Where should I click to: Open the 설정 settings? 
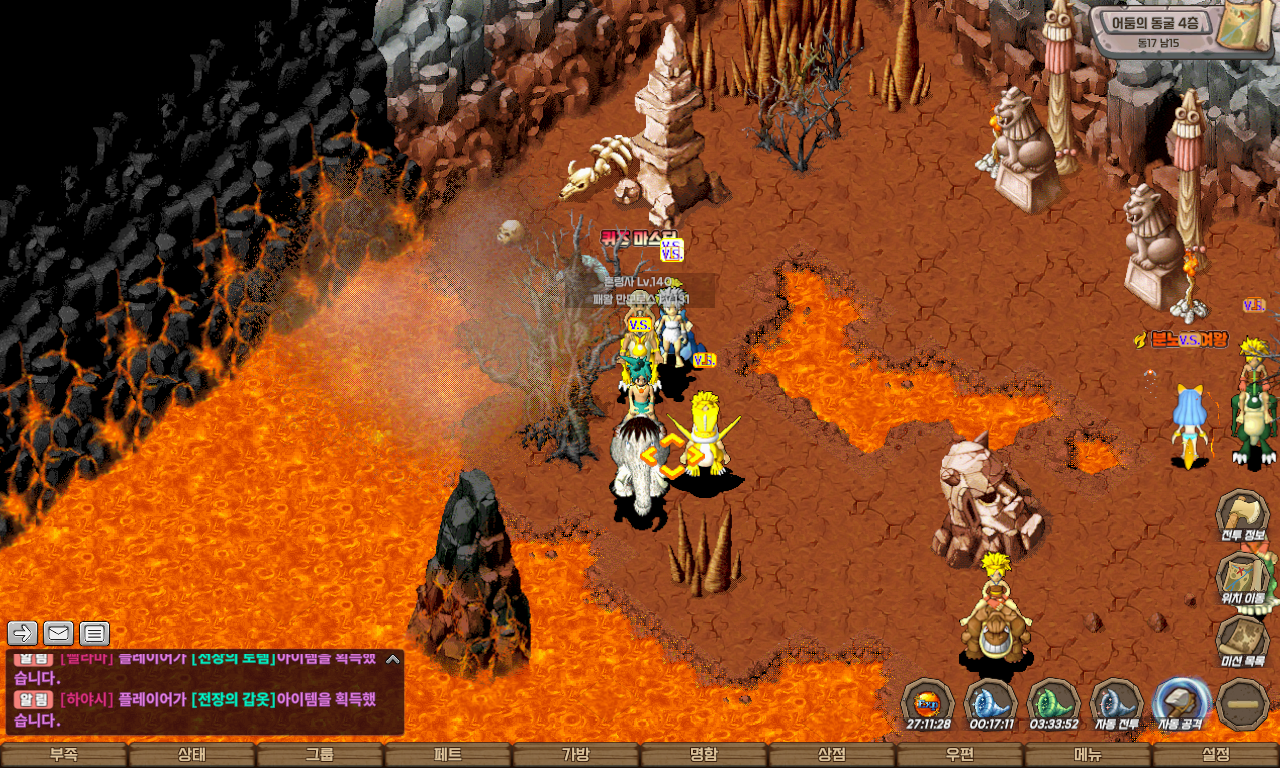coord(1216,755)
